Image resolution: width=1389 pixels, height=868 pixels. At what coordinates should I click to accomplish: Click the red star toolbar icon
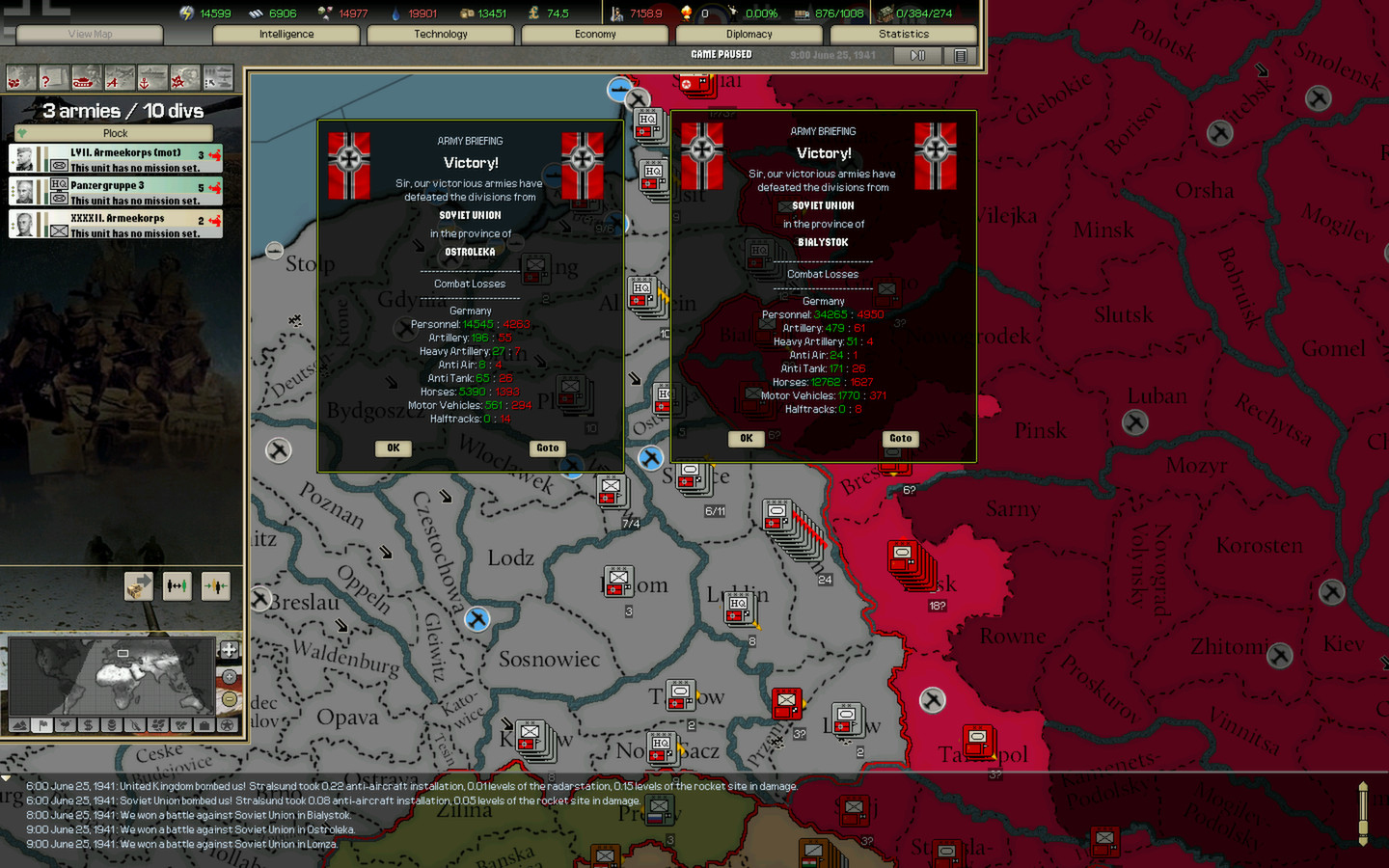[x=184, y=77]
